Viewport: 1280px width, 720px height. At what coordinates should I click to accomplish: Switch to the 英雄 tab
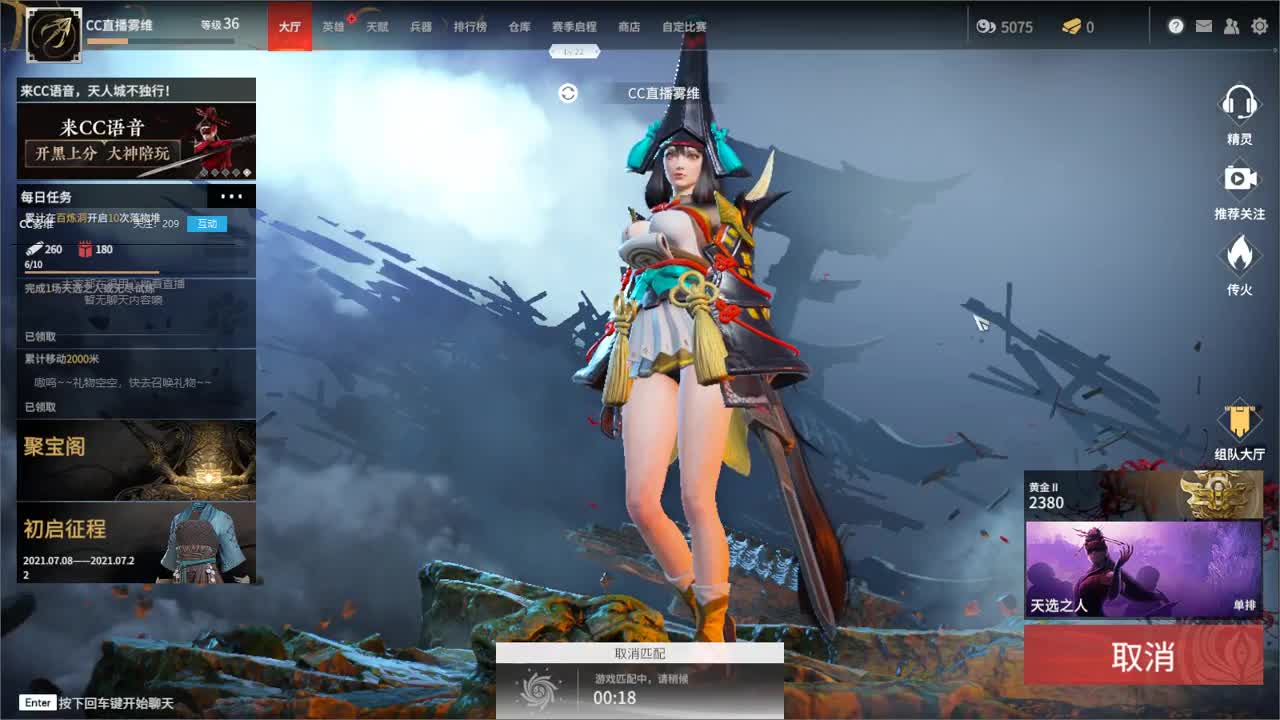pos(335,27)
